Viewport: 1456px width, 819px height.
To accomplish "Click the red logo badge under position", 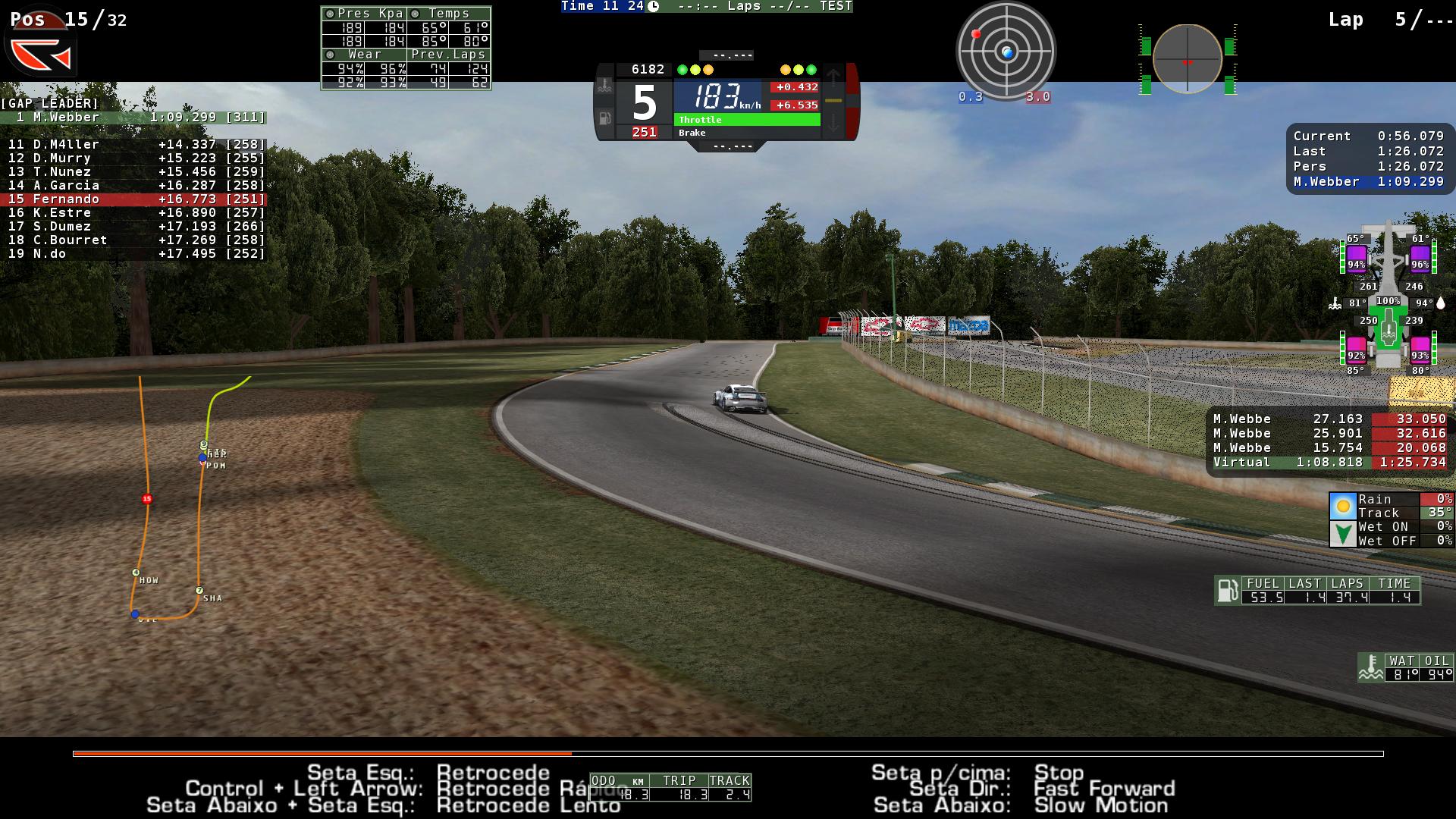I will click(41, 53).
